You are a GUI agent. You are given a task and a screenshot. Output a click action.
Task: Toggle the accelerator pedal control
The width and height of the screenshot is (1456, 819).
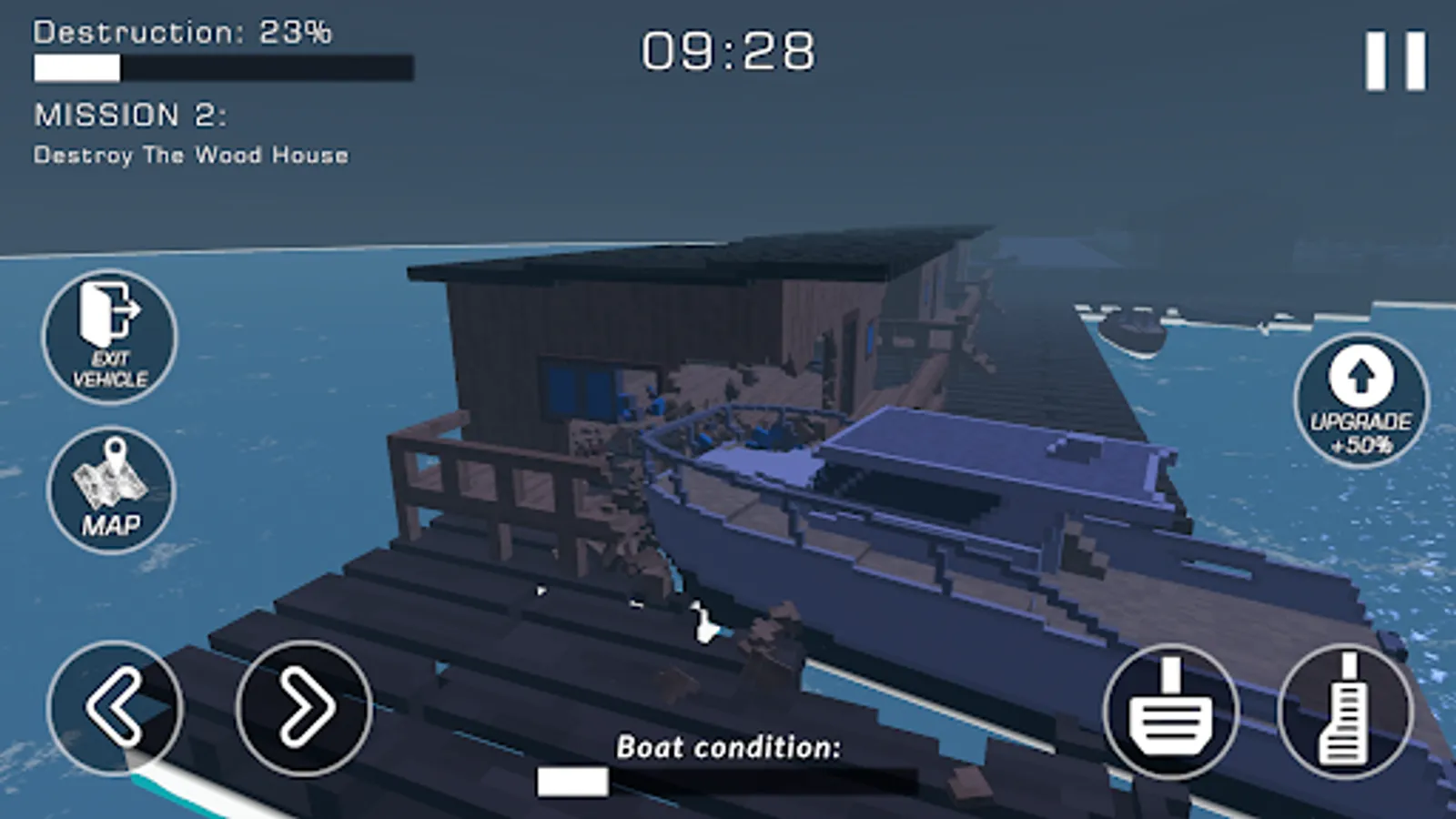click(x=1346, y=713)
